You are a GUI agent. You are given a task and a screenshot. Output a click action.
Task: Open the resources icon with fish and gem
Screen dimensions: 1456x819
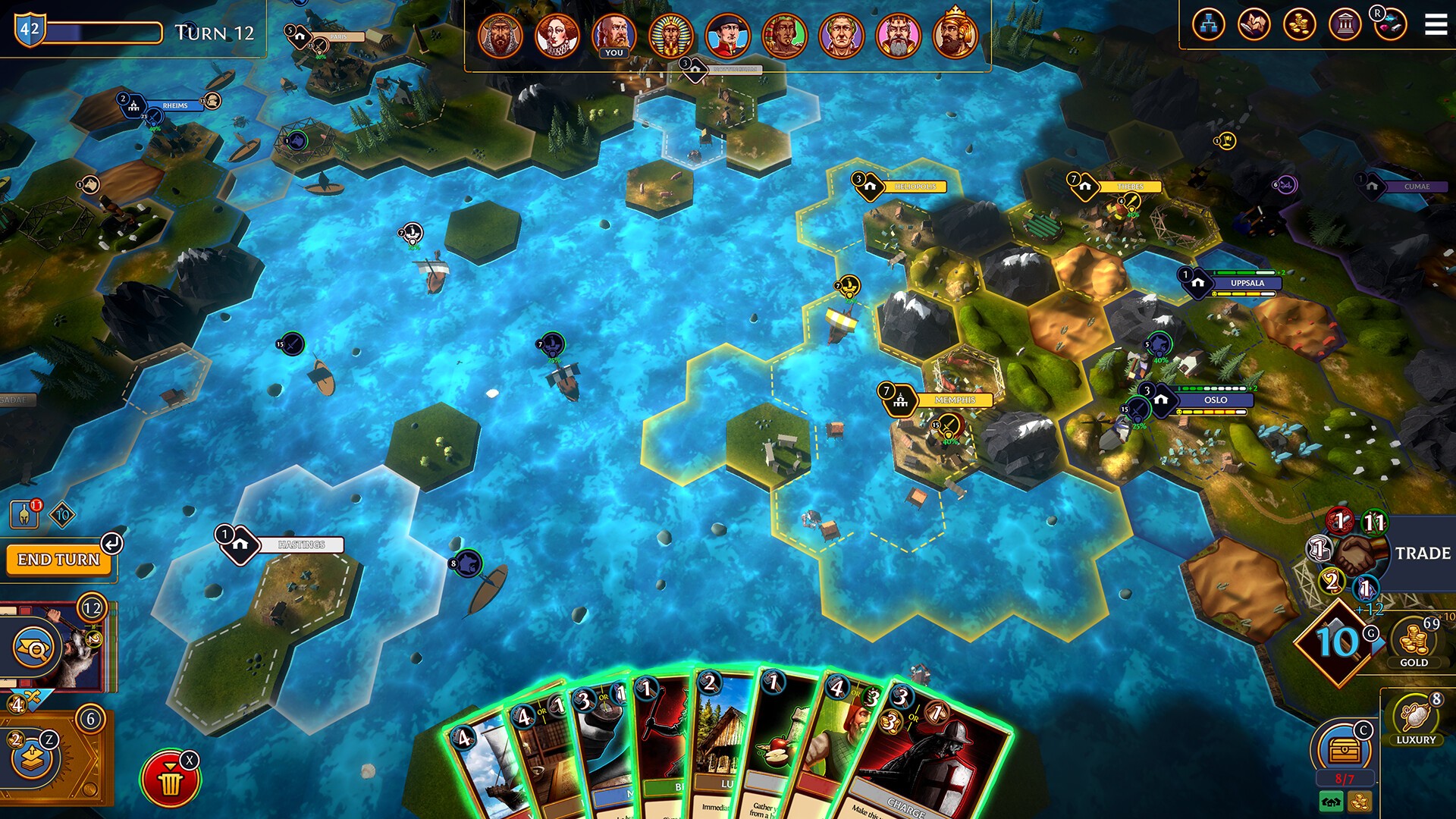tap(1390, 25)
